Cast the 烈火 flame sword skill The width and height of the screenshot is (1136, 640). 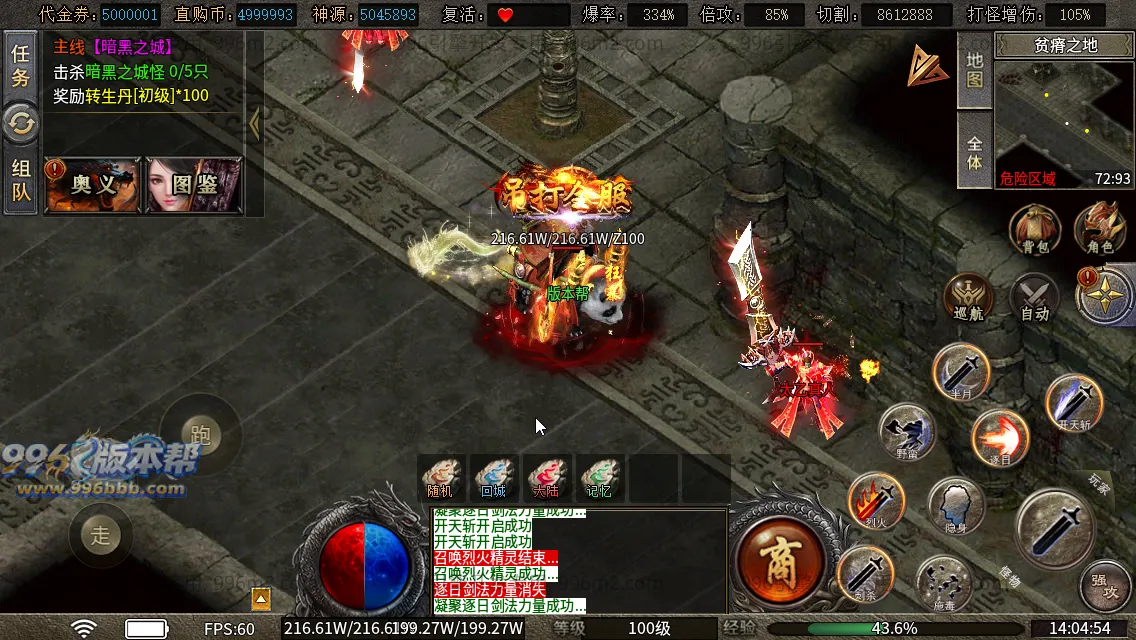coord(876,500)
